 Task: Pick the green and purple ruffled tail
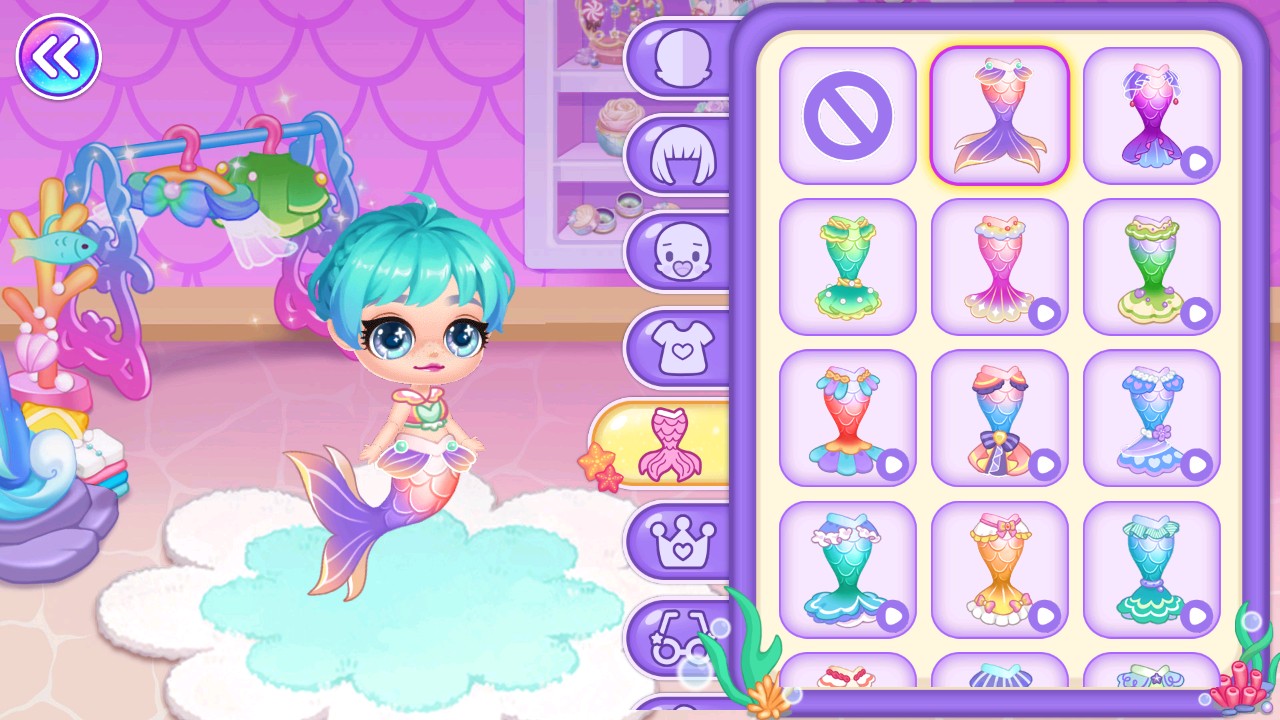pos(1151,267)
